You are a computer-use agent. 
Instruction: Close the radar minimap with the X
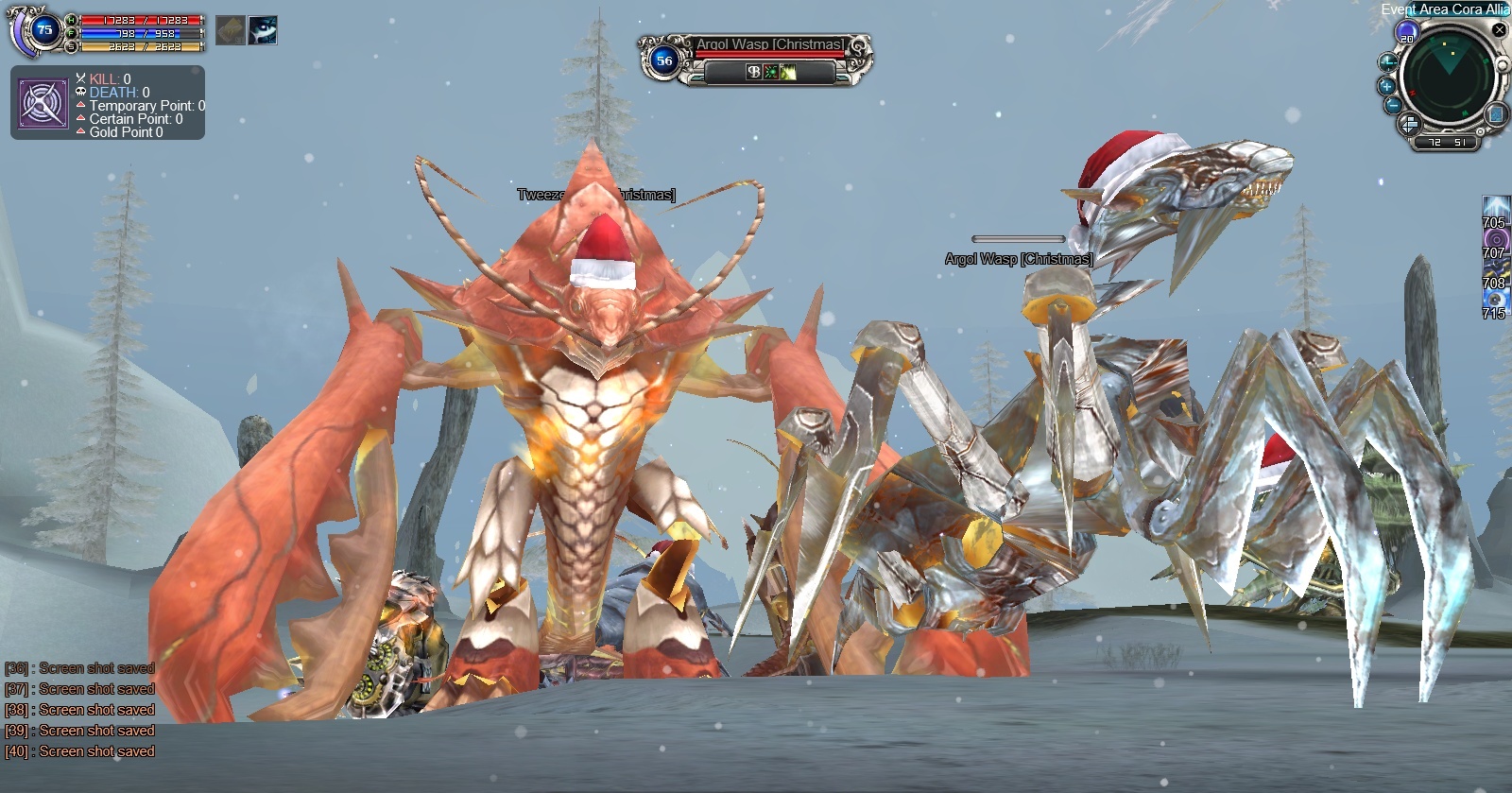1499,30
